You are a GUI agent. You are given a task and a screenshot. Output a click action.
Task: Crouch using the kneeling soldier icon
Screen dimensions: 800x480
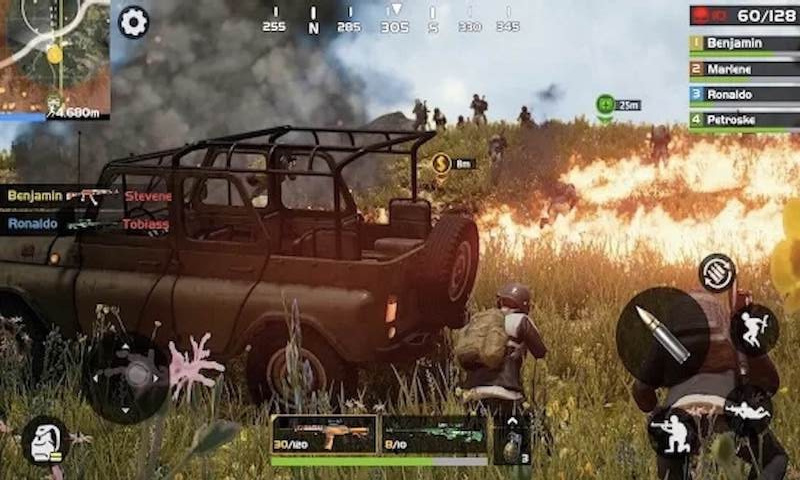(673, 434)
